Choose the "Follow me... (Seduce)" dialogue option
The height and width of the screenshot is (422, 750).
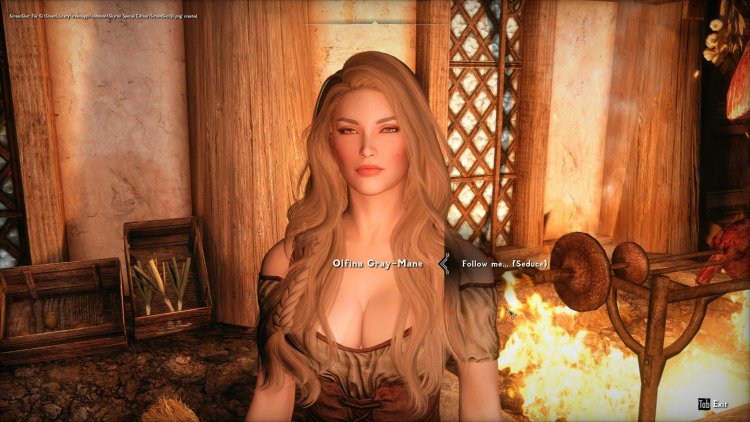tap(505, 263)
